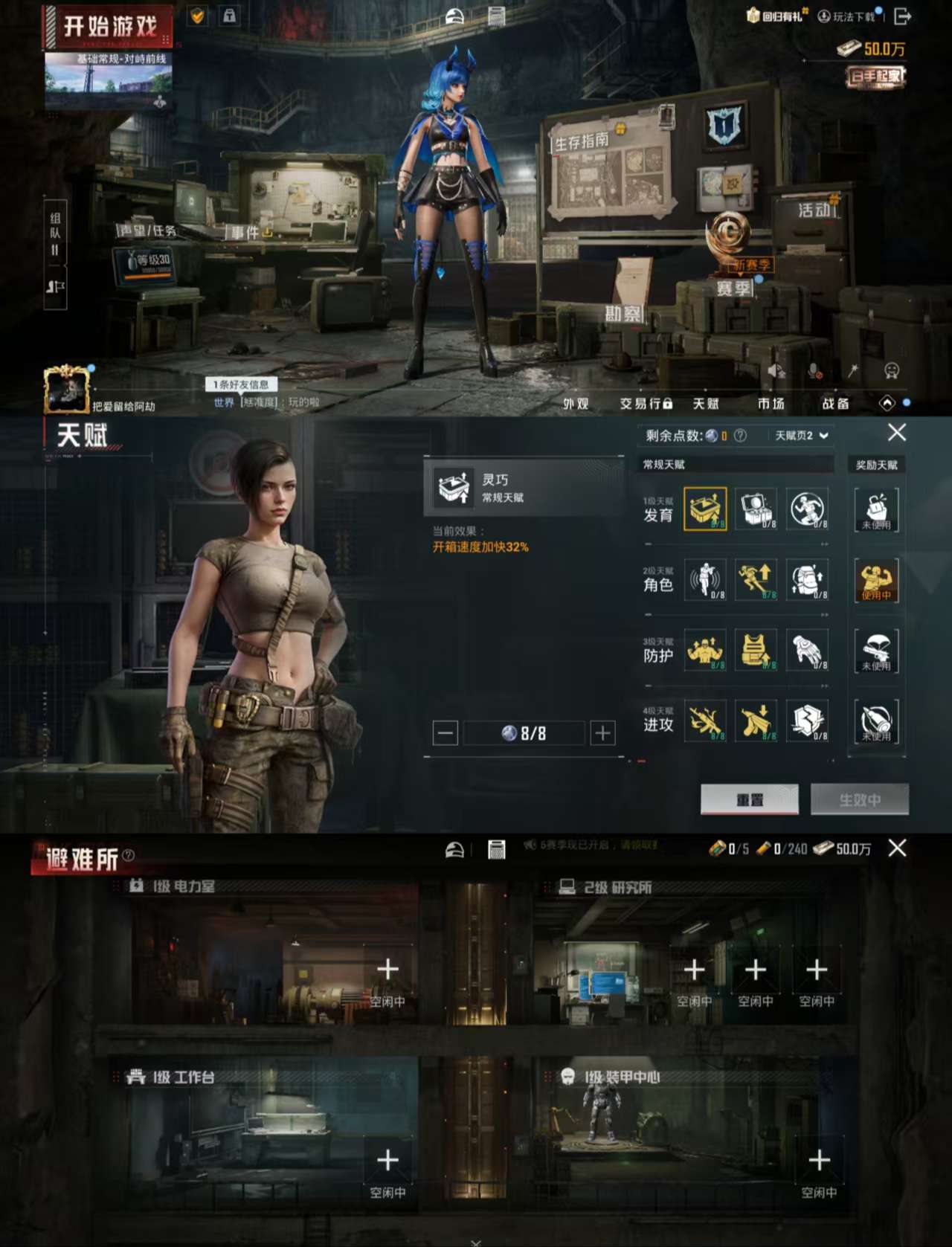Enable the unused parachute reward talent
Viewport: 952px width, 1247px height.
pos(878,651)
